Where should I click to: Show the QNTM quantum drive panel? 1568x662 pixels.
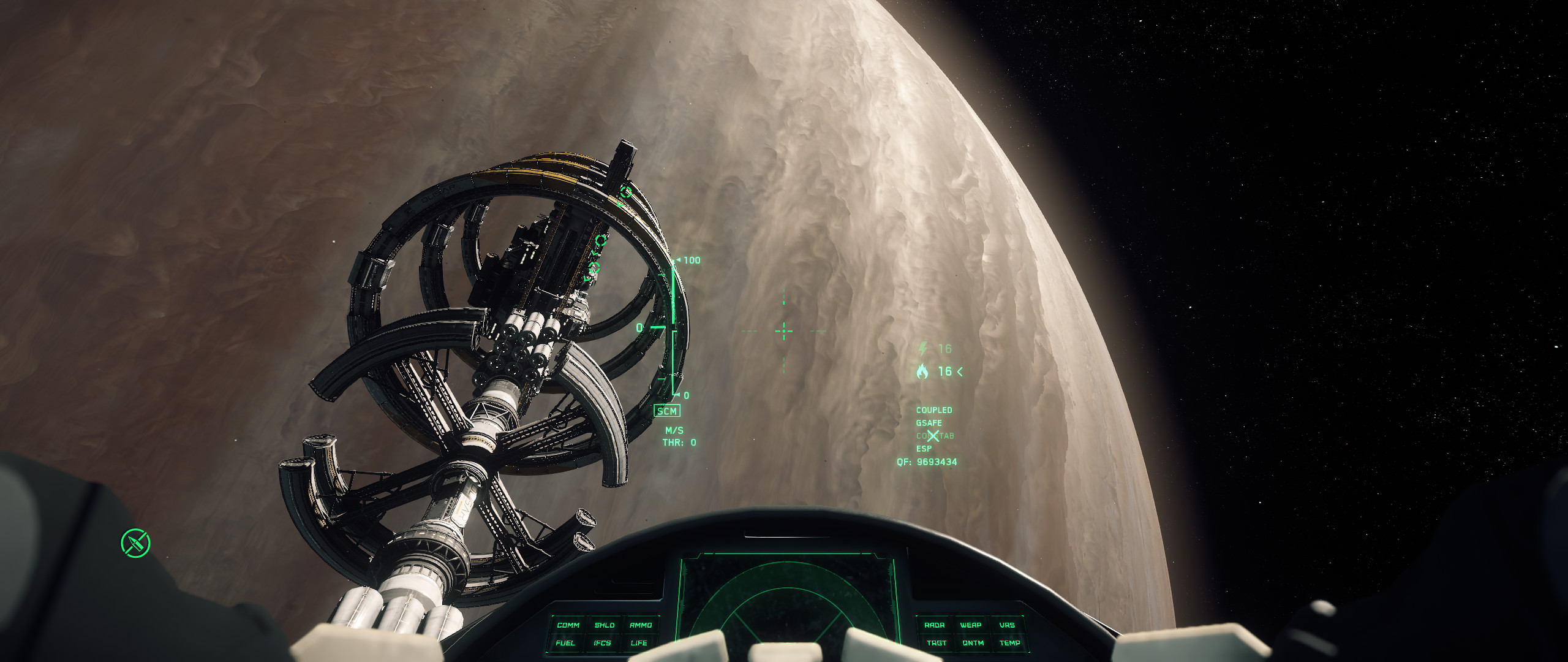point(973,643)
